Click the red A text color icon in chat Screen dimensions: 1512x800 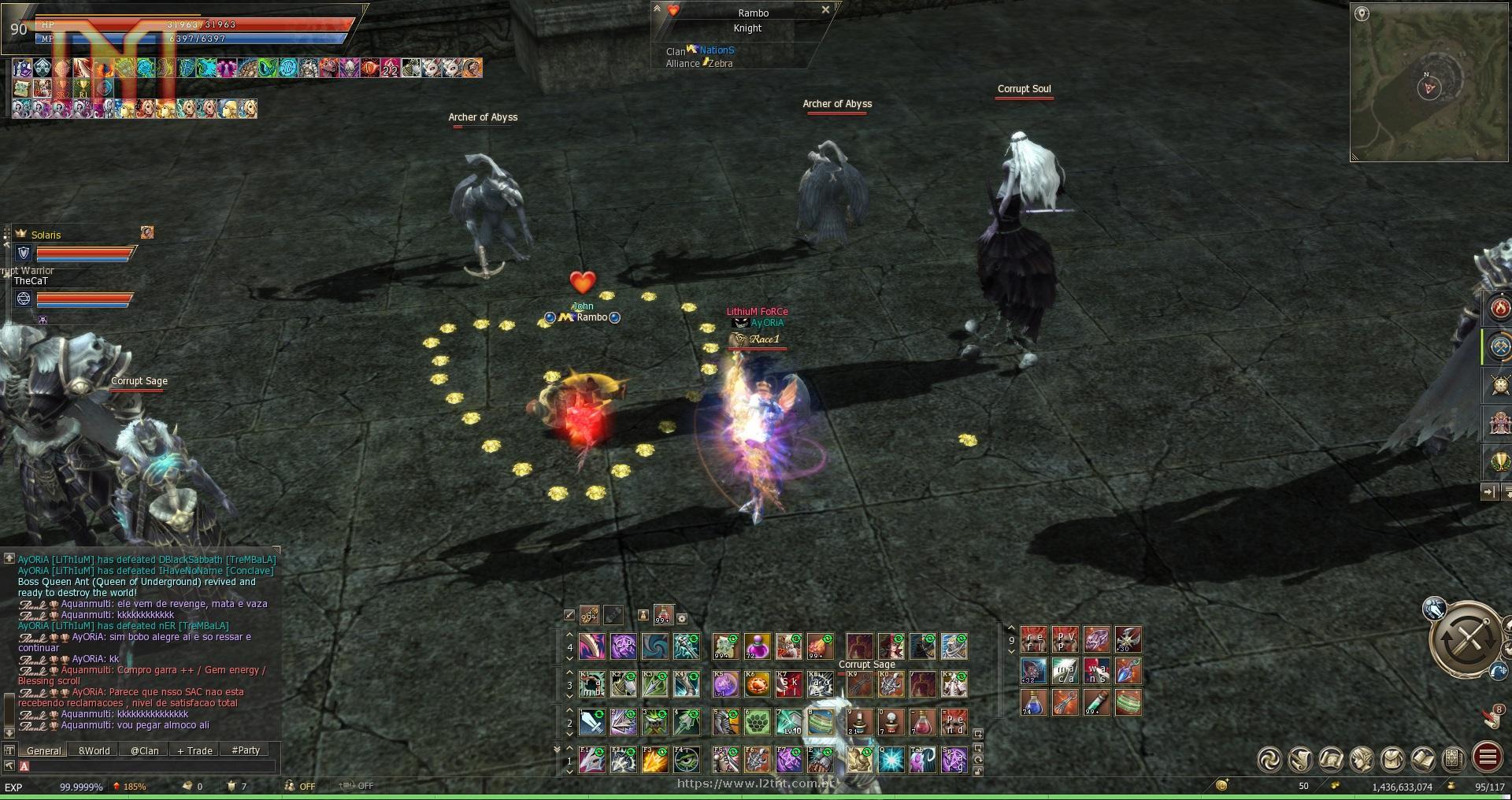[24, 766]
